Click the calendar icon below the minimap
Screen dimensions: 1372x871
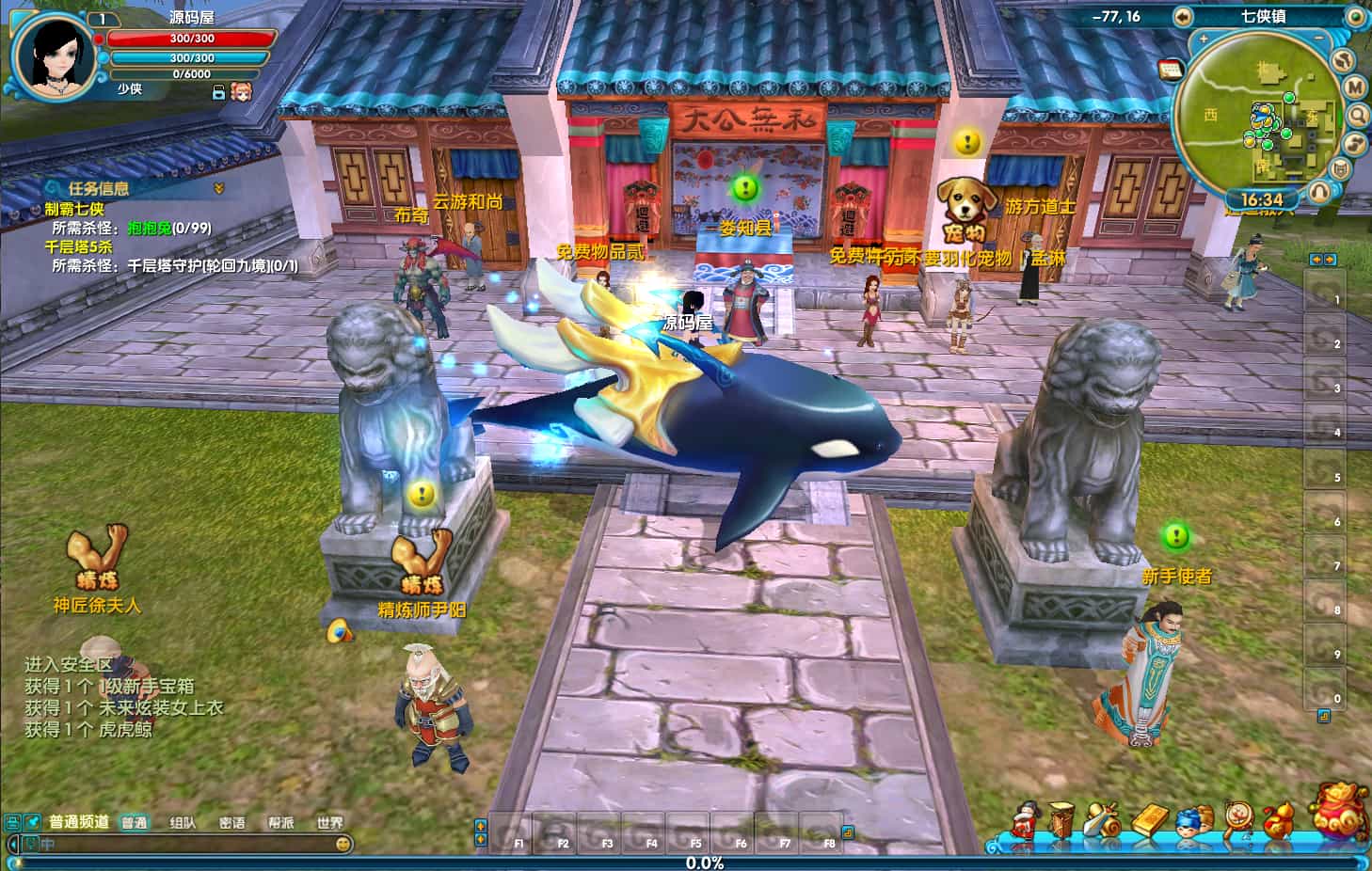(x=1171, y=70)
